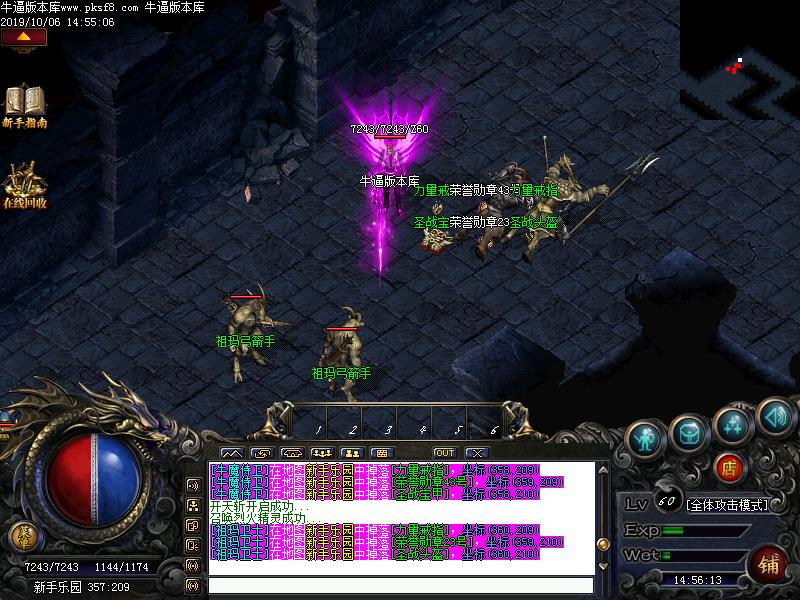Screen dimensions: 800x600
Task: Open the character equipment panel icon
Action: 647,435
